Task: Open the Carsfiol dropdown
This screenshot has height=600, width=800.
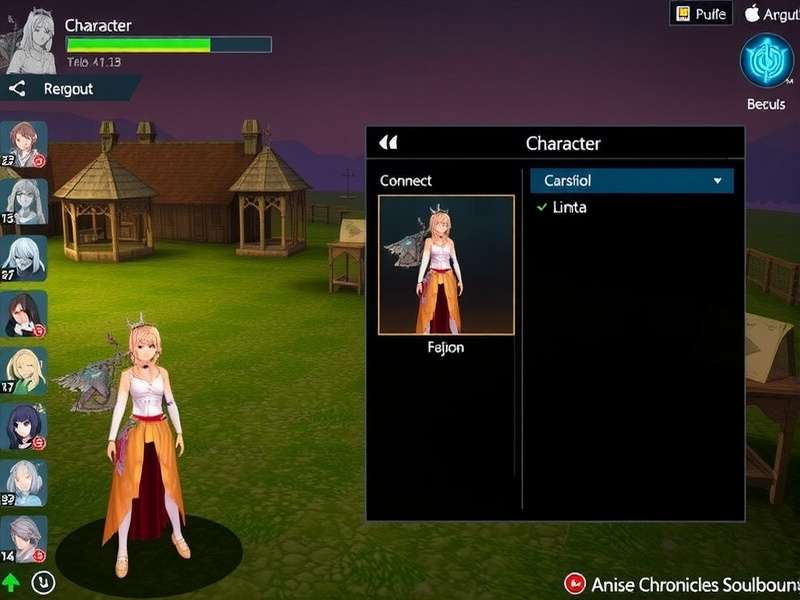Action: [x=632, y=181]
